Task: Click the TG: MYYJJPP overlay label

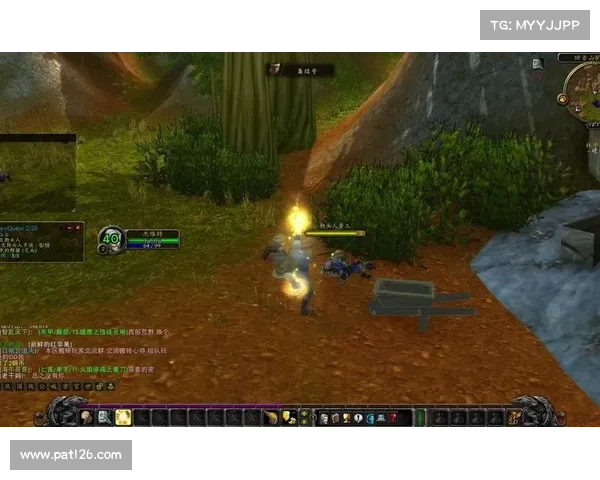Action: click(535, 24)
